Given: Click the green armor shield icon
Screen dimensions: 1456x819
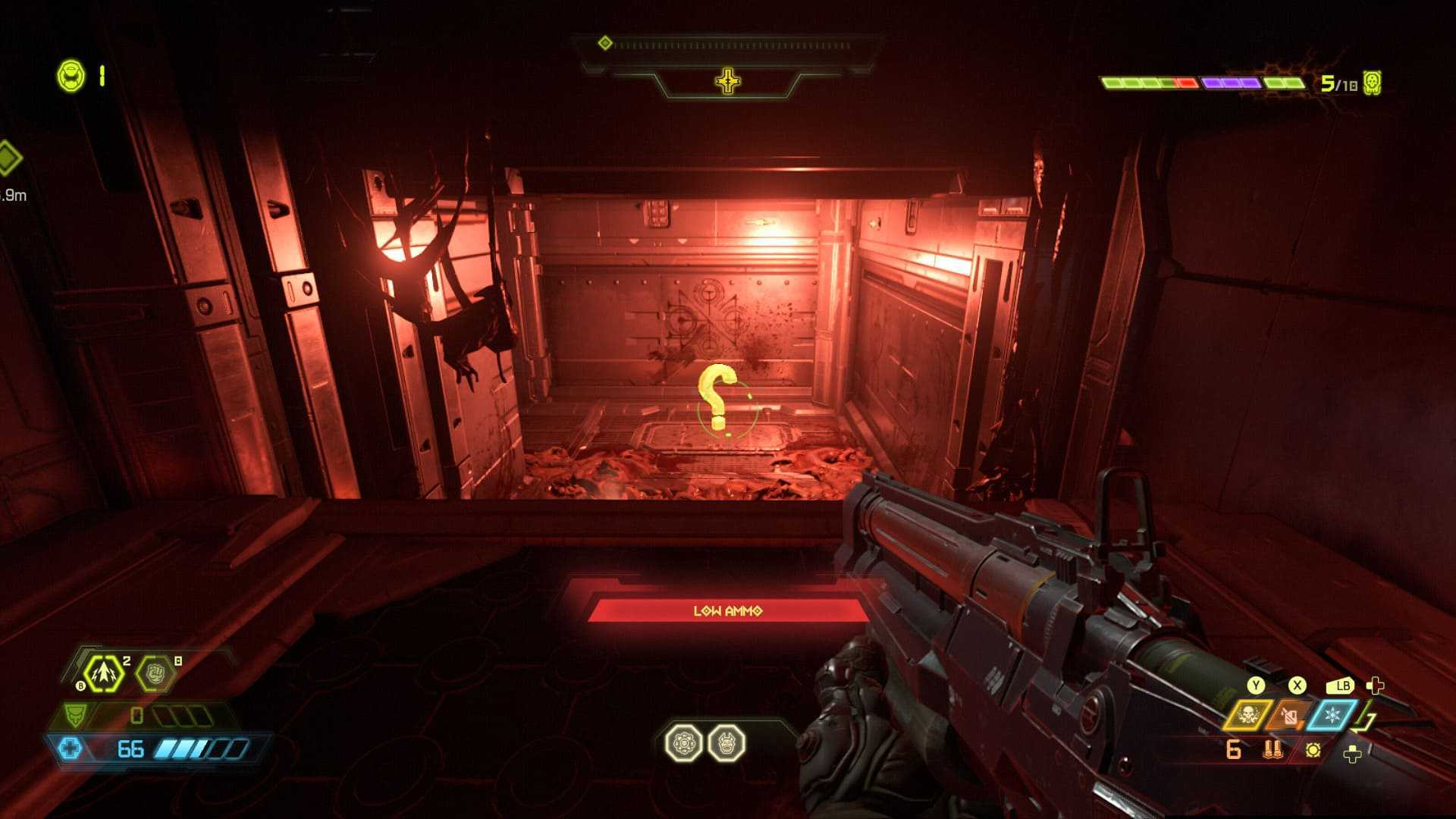Looking at the screenshot, I should coord(74,715).
